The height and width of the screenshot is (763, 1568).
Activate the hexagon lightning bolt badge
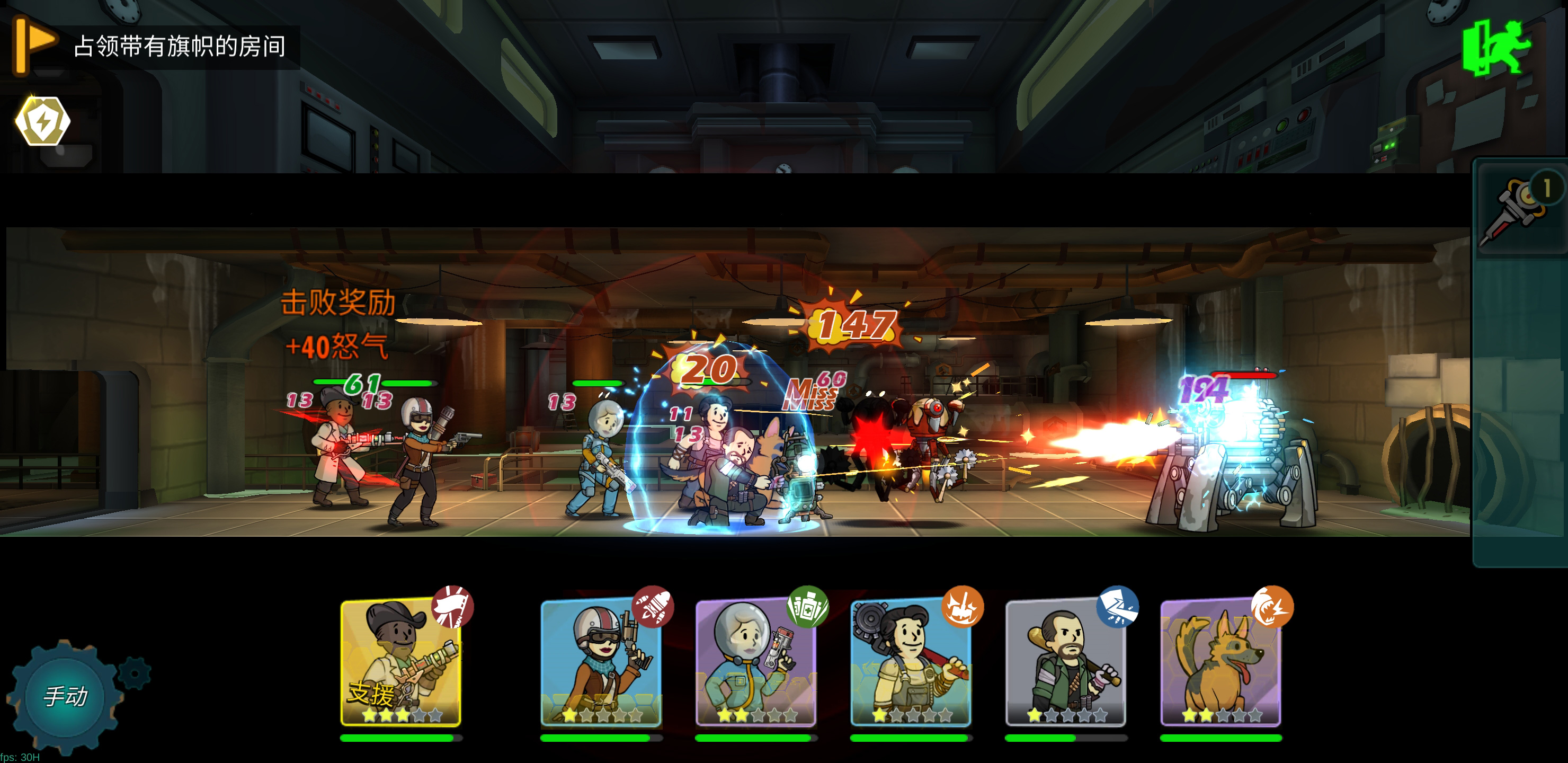[42, 121]
